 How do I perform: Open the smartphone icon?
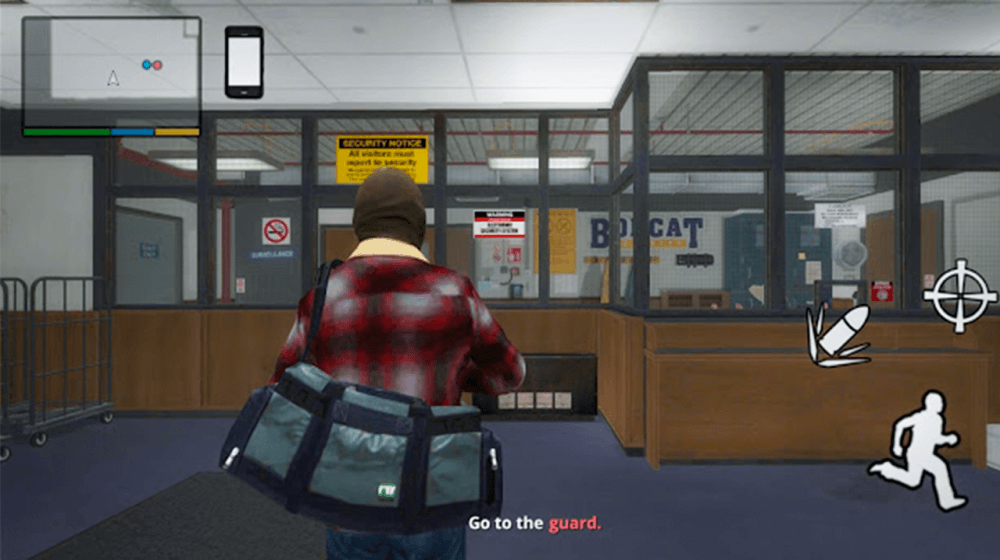244,62
